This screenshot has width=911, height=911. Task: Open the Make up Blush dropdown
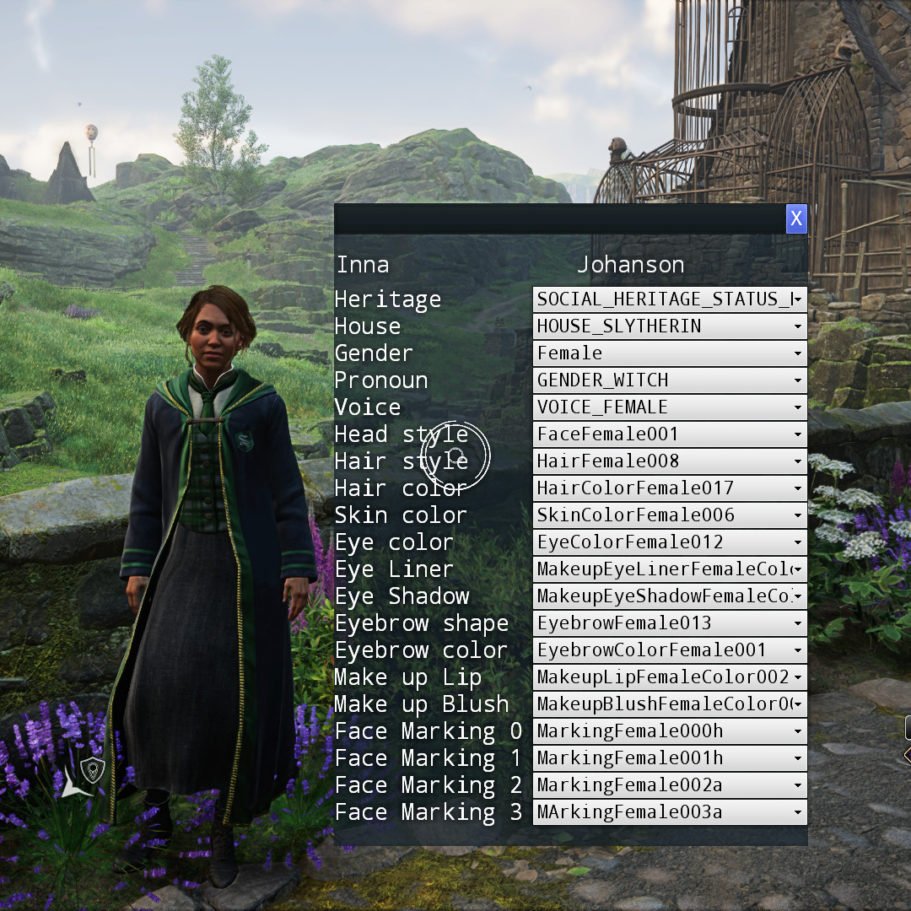(x=669, y=704)
